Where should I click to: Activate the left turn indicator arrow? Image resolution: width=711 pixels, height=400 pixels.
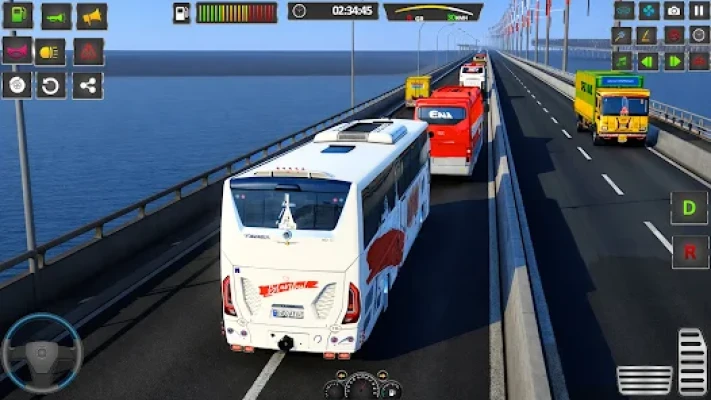pos(648,61)
